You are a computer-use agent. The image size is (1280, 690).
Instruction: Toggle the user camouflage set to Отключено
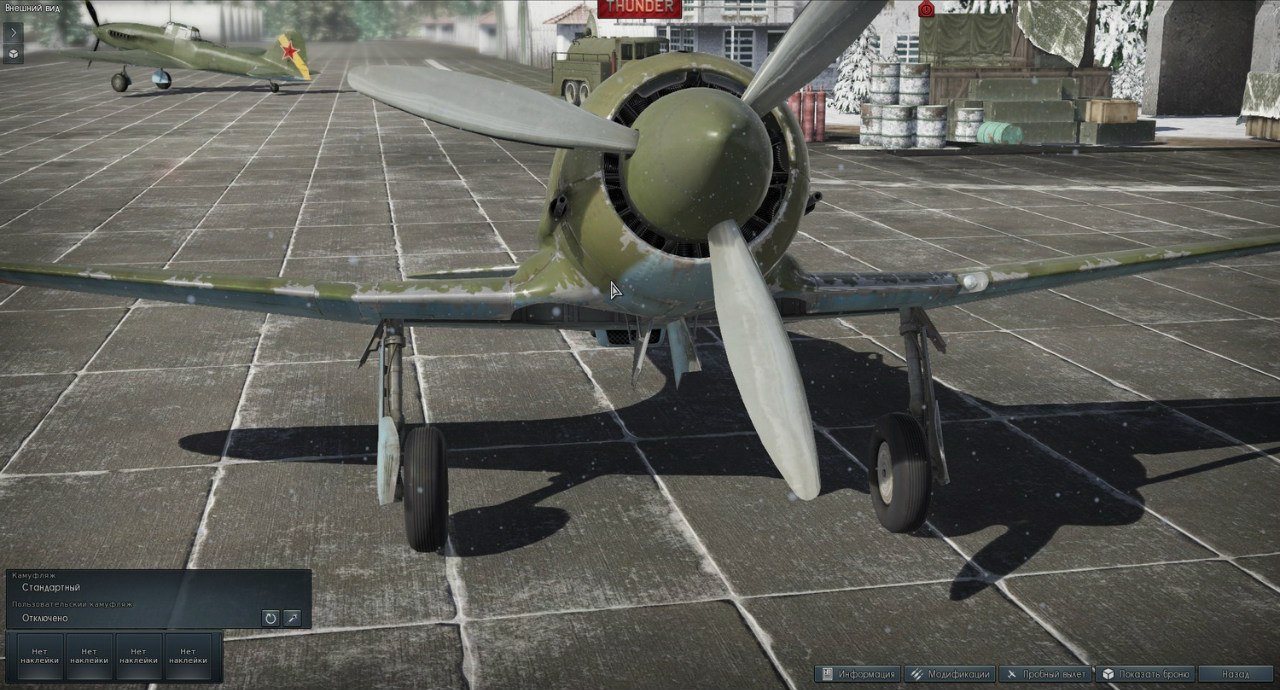click(x=45, y=618)
